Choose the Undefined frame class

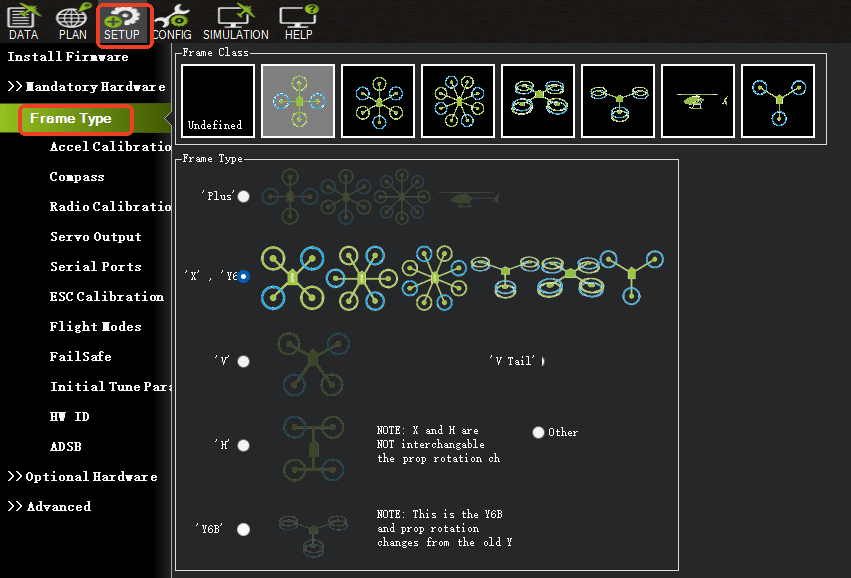pos(218,101)
